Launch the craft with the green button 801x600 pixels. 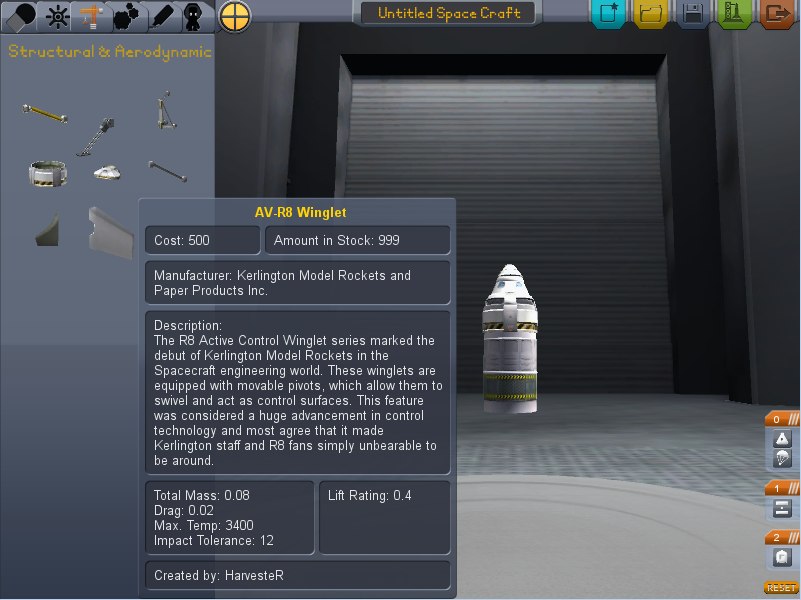(x=735, y=14)
